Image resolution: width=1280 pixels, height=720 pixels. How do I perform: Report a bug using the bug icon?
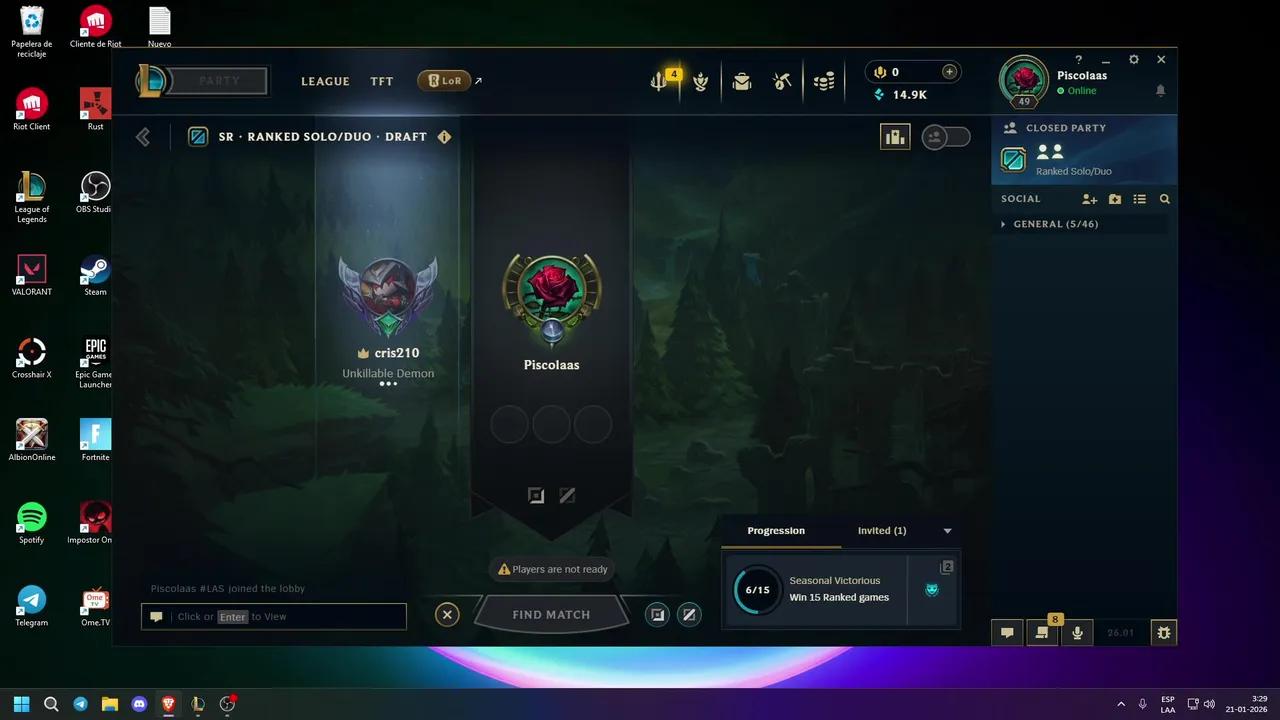point(1164,632)
